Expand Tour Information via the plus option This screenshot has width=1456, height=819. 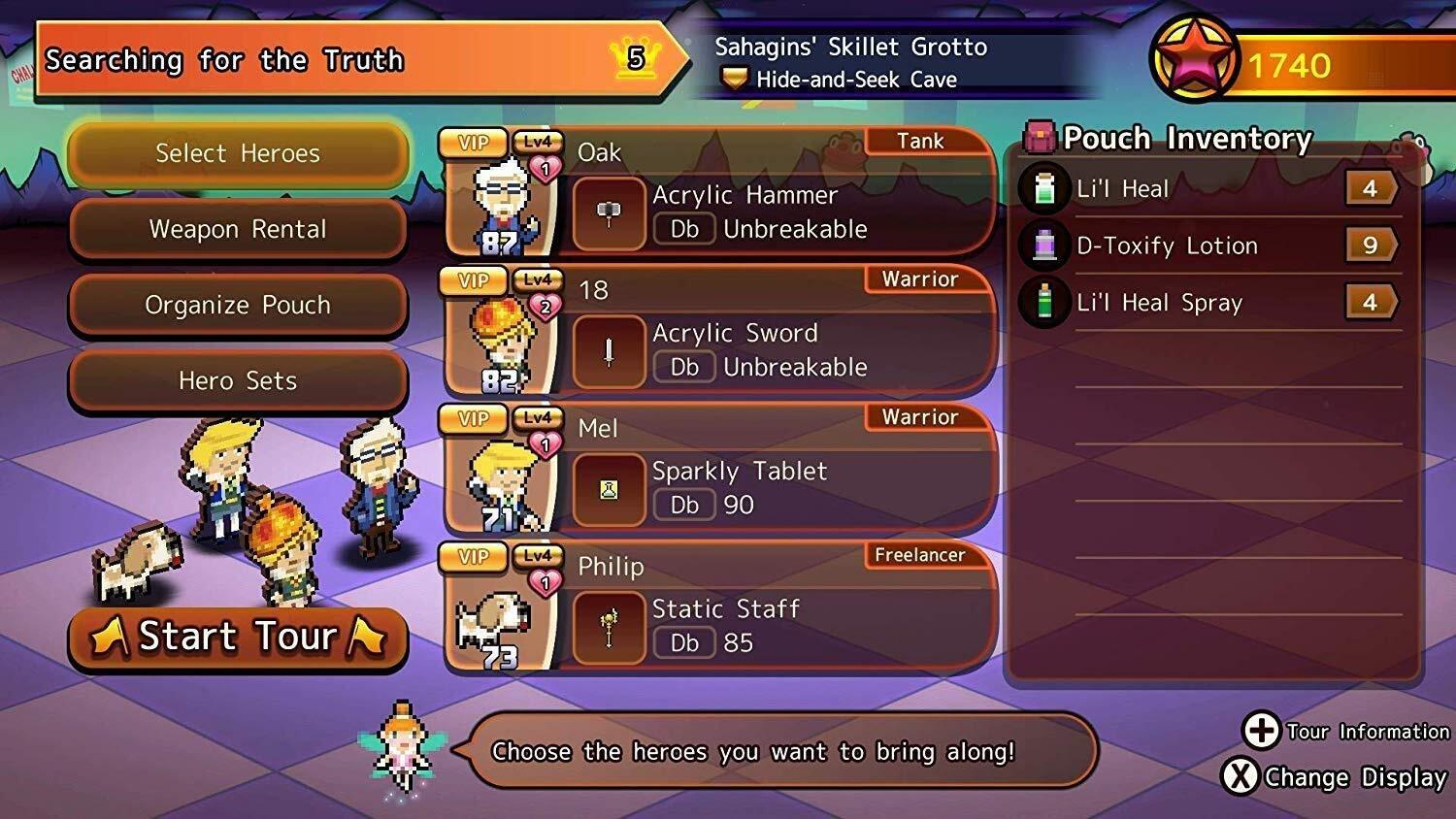point(1262,732)
